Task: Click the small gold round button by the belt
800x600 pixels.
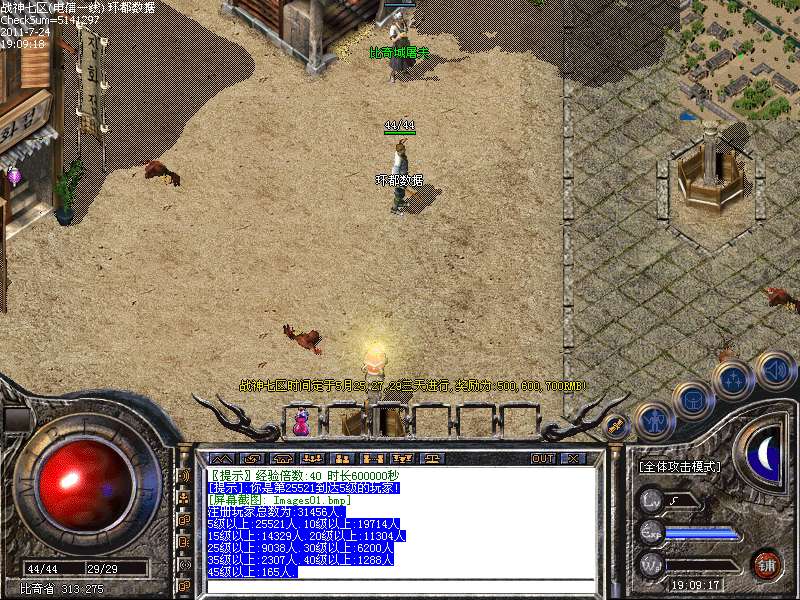Action: click(x=617, y=426)
